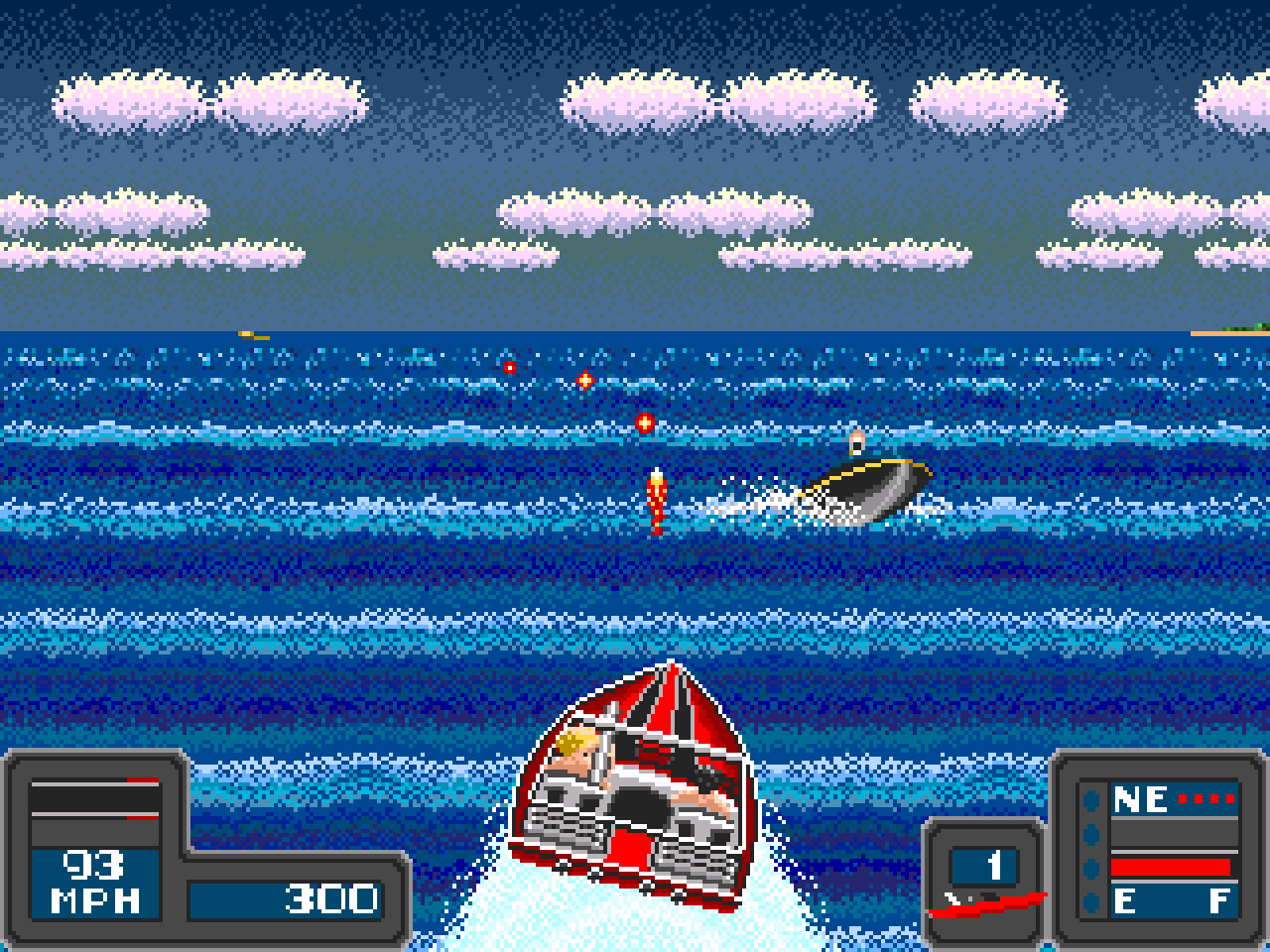Open the speedometer gauge panel
This screenshot has height=952, width=1270.
[94, 813]
